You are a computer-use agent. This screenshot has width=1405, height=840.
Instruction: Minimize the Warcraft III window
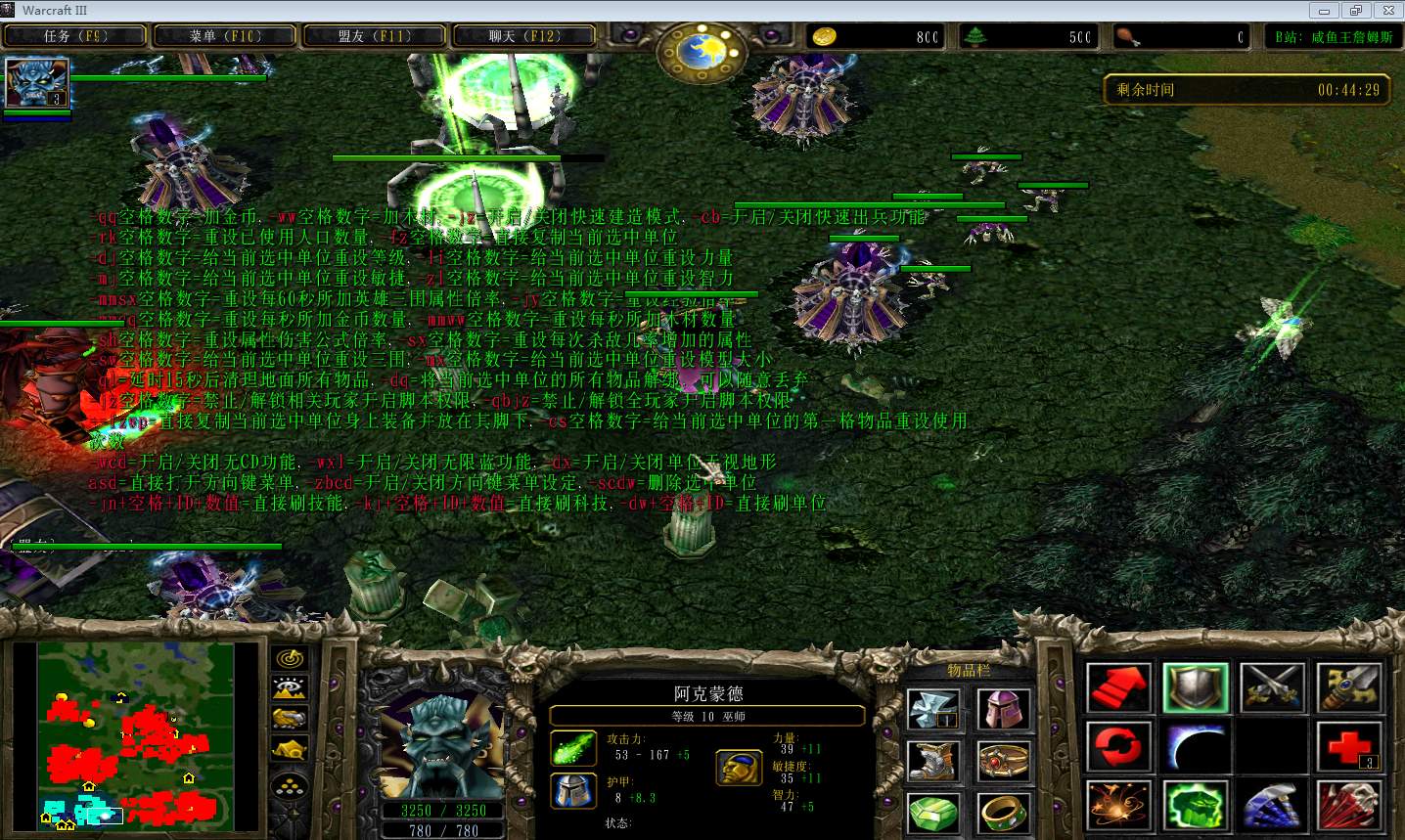(1326, 11)
